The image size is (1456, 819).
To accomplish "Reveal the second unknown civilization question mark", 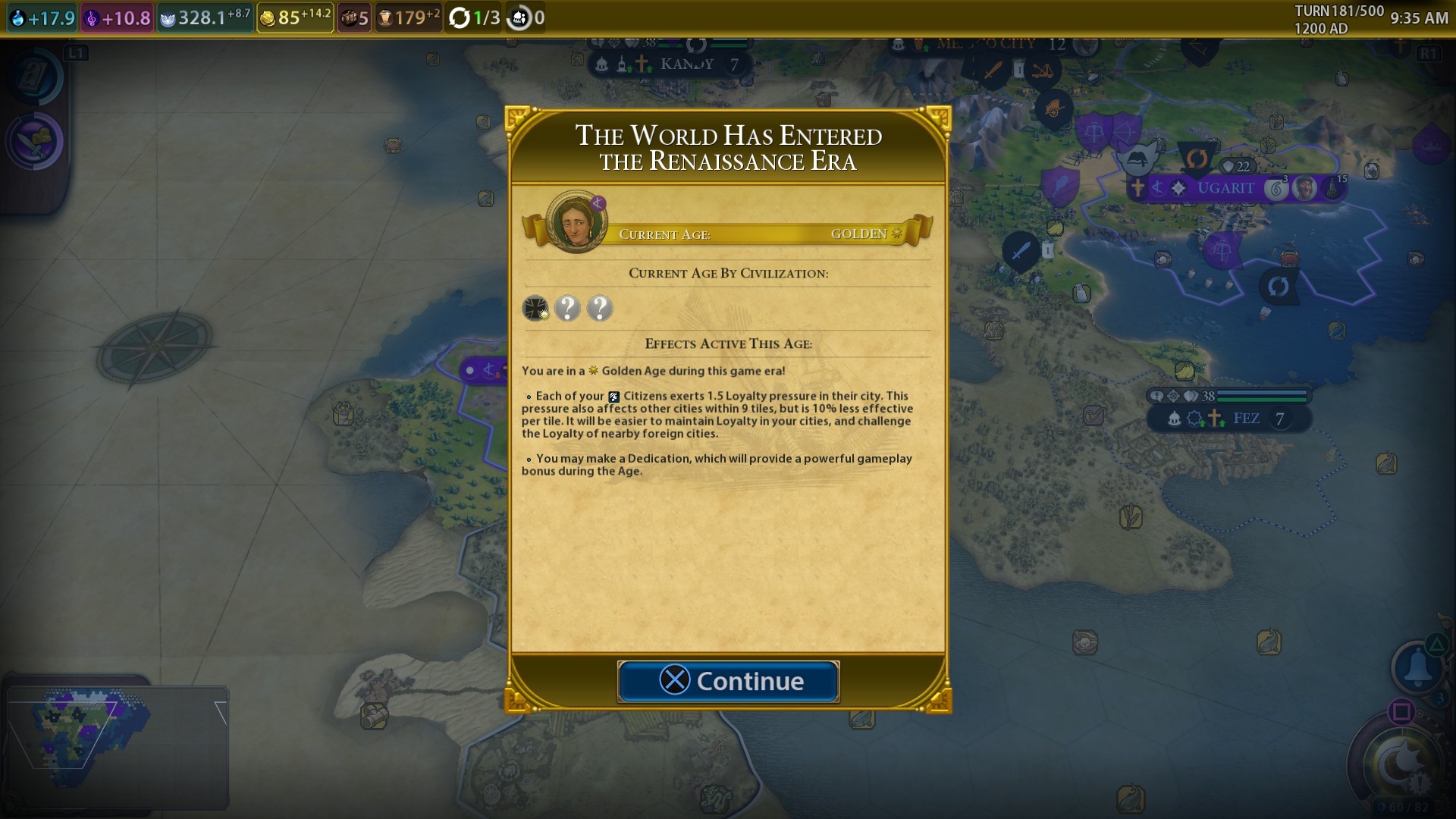I will tap(600, 308).
